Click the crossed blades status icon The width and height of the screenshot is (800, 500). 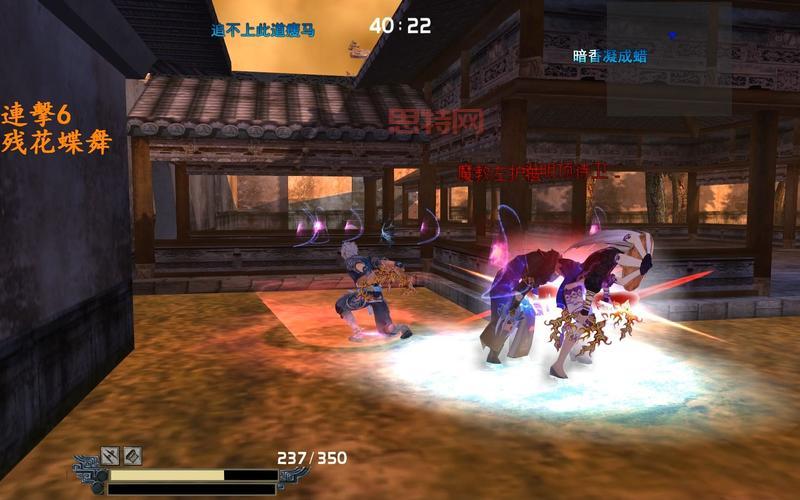click(x=110, y=456)
